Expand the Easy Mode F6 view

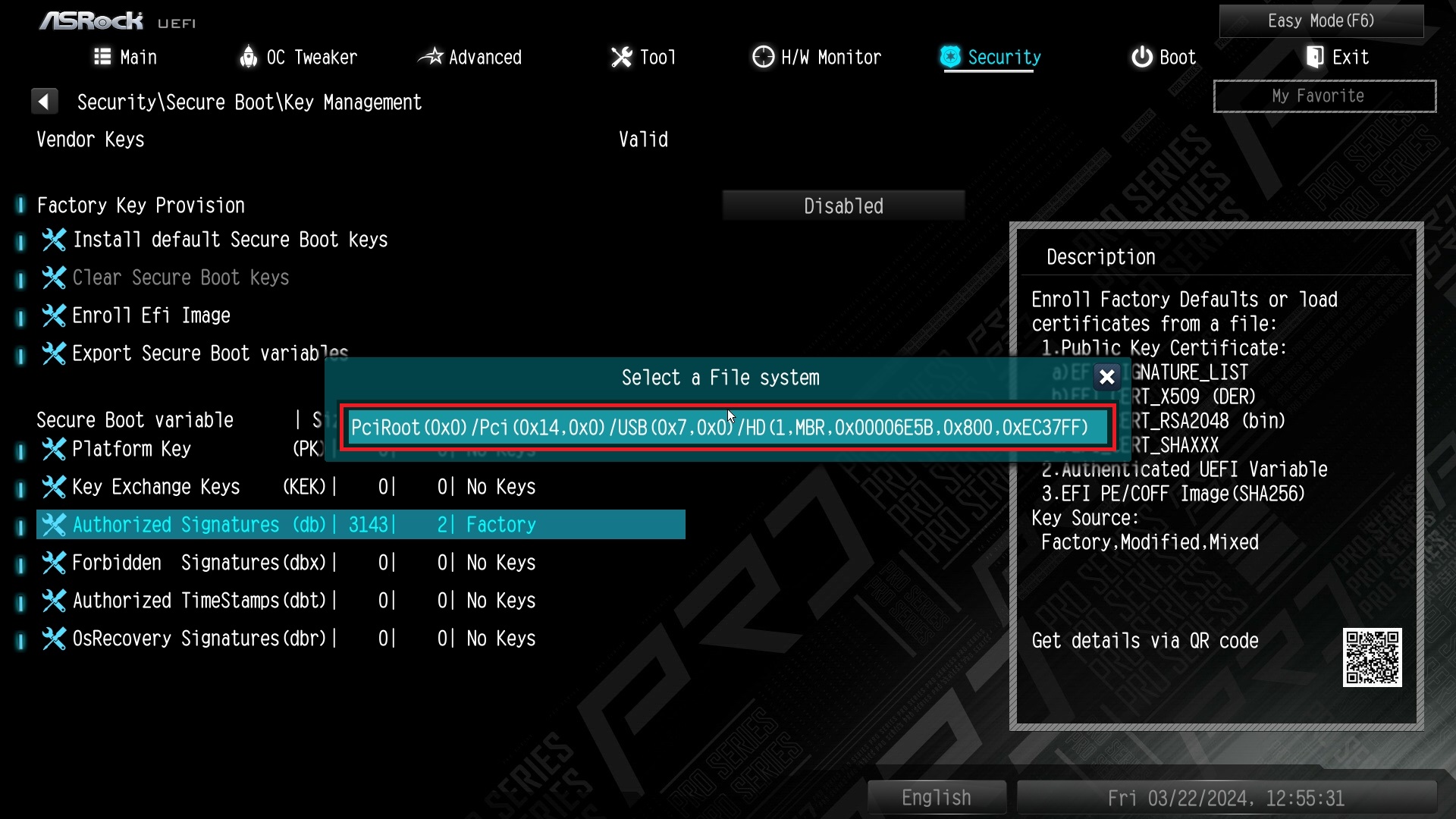(1321, 20)
